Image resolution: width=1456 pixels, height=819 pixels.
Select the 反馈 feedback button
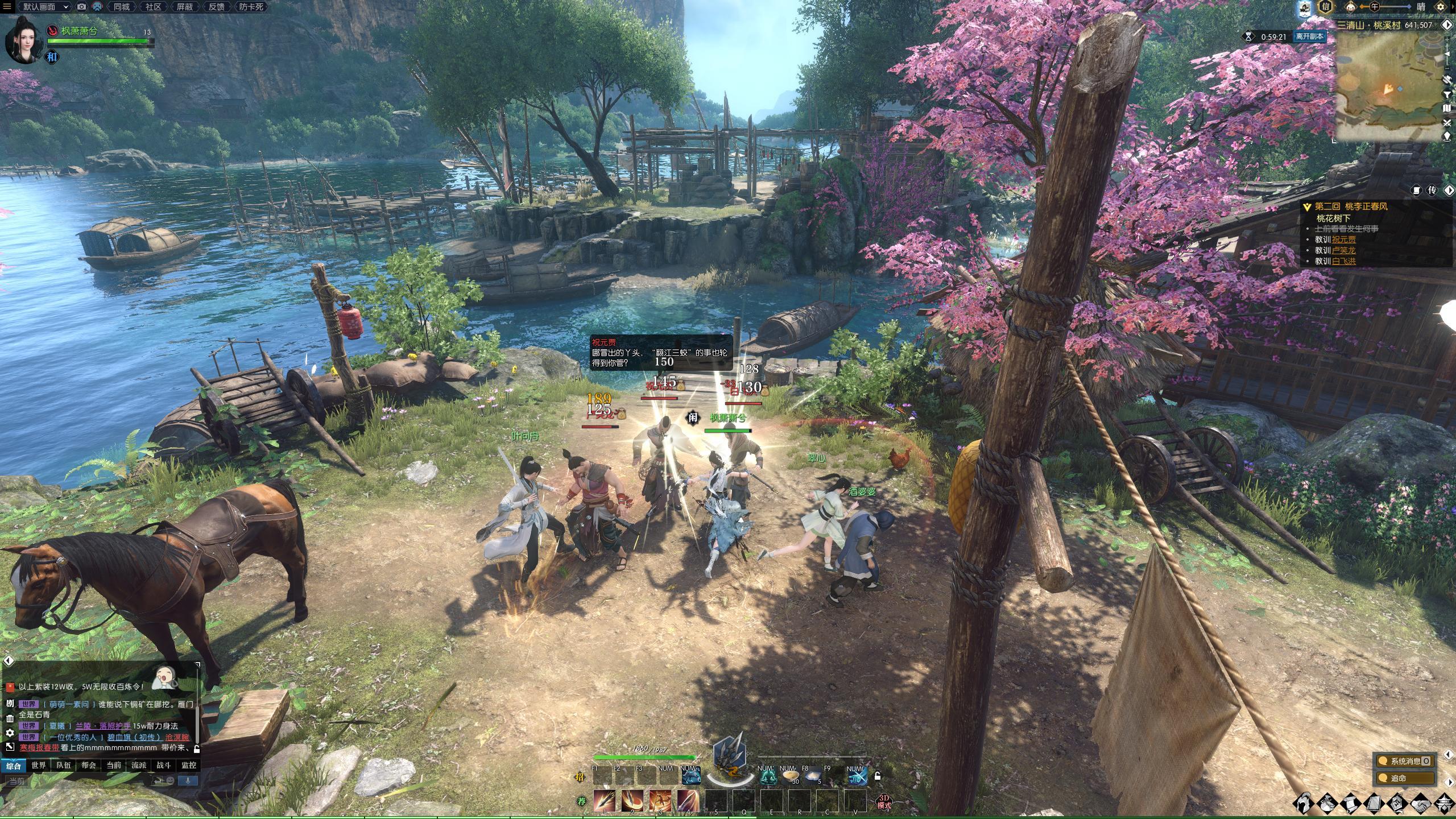[x=216, y=7]
